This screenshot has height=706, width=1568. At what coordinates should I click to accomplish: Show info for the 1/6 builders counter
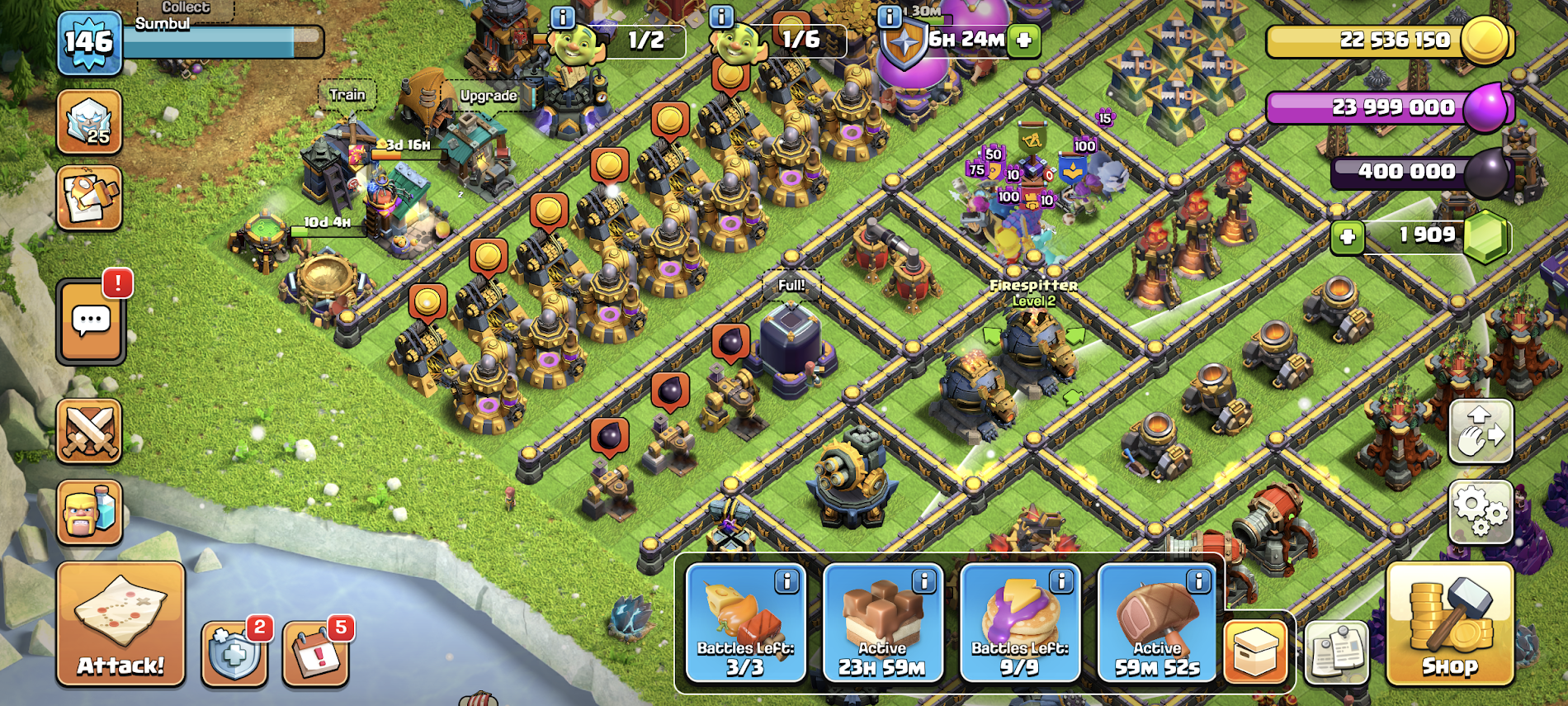pyautogui.click(x=721, y=17)
